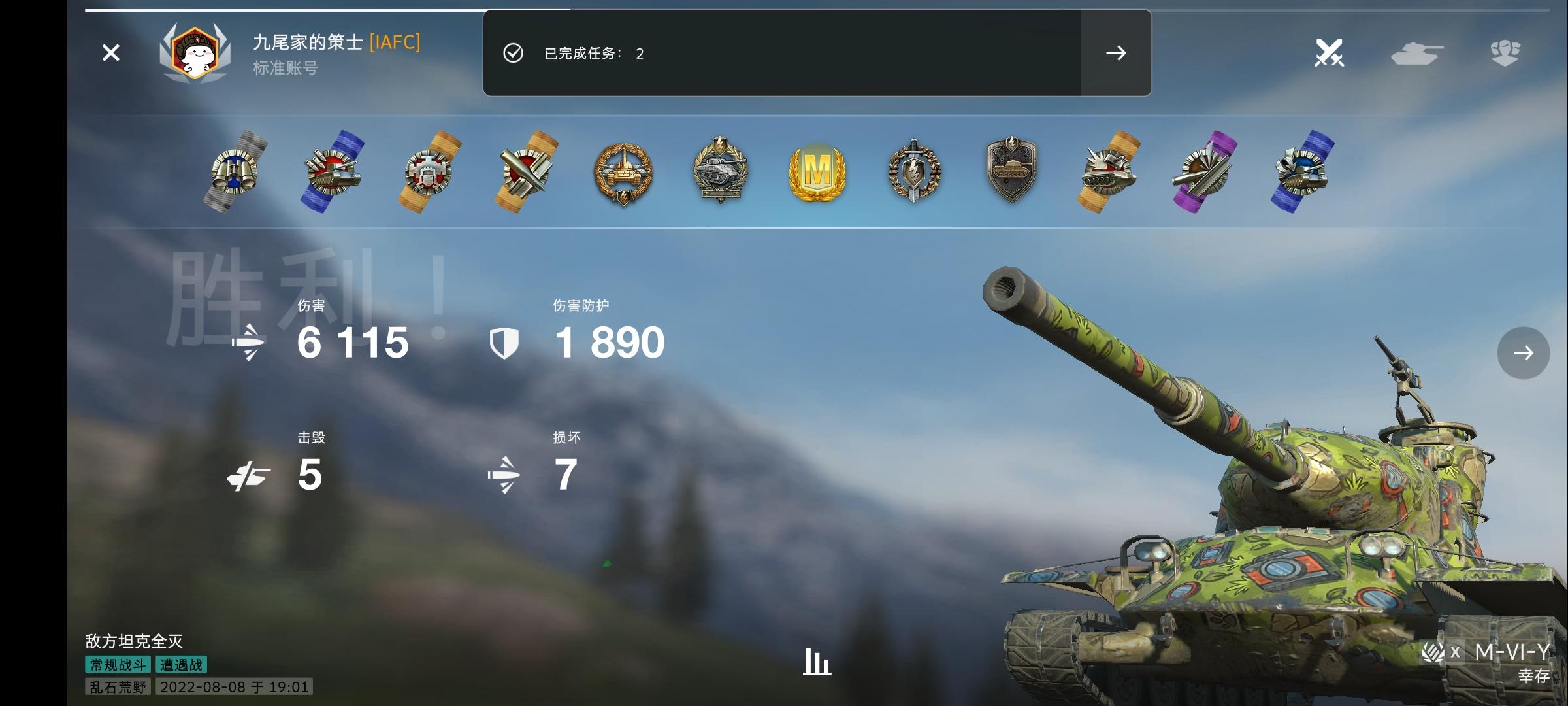Click the player avatar of 九尾家的策士

[x=195, y=53]
